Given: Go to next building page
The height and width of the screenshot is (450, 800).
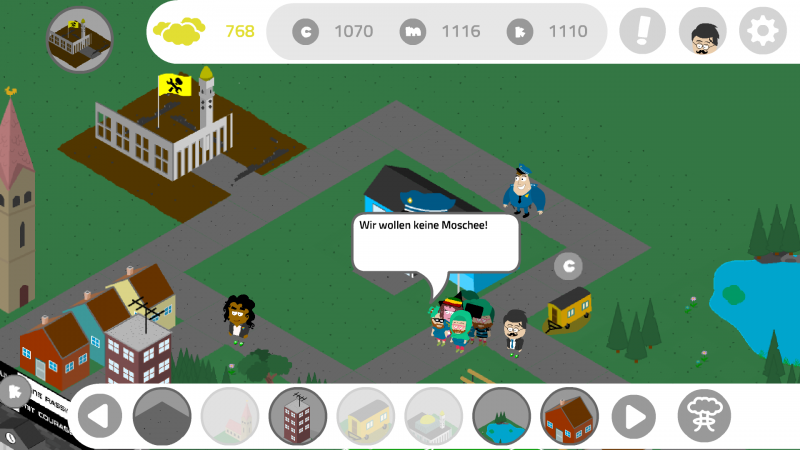Looking at the screenshot, I should [x=635, y=415].
